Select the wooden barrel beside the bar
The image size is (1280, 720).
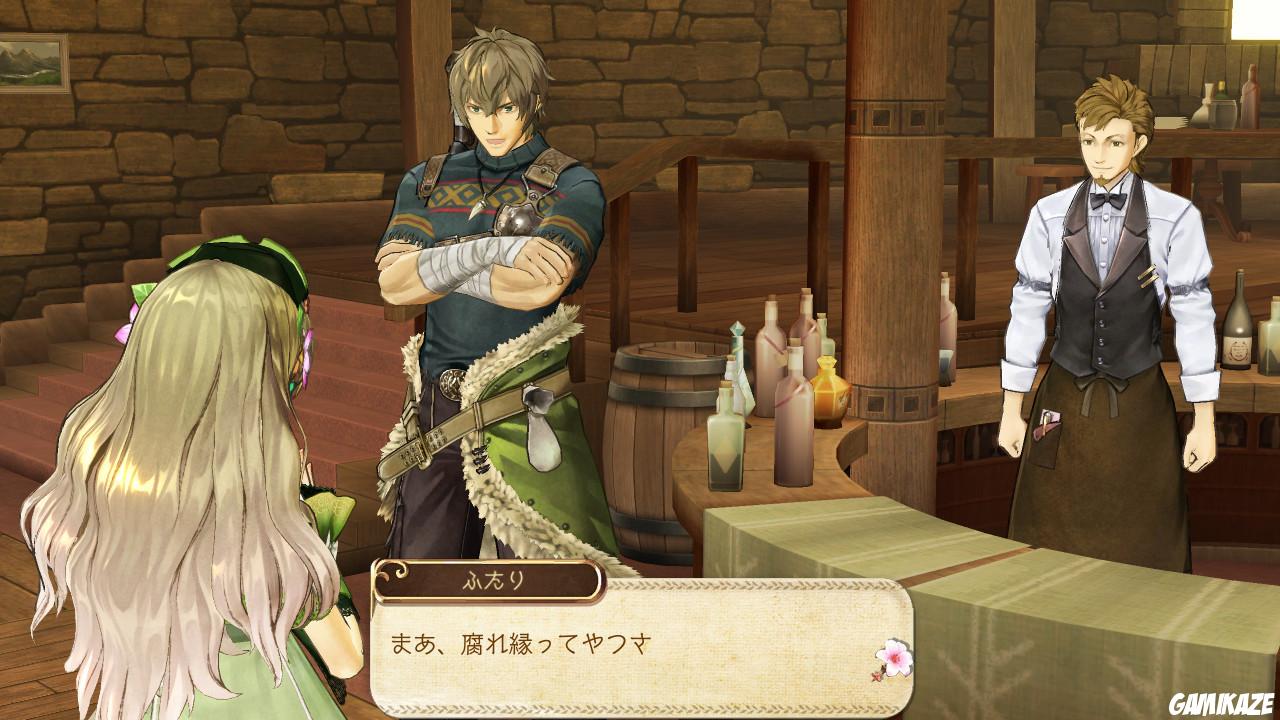tap(646, 440)
